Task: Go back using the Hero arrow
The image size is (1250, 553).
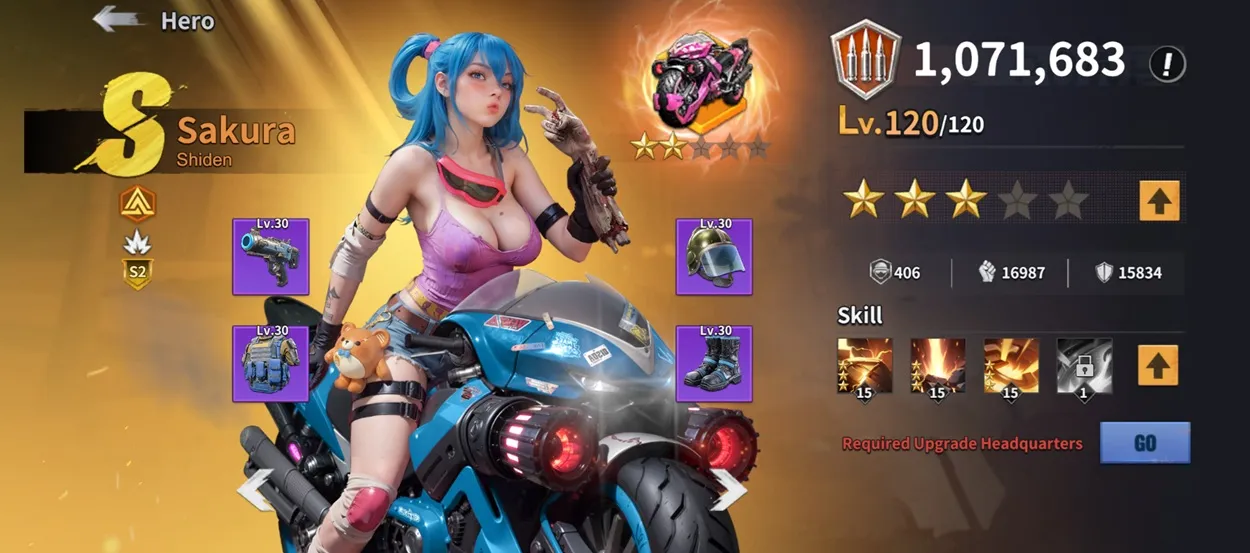Action: point(118,20)
